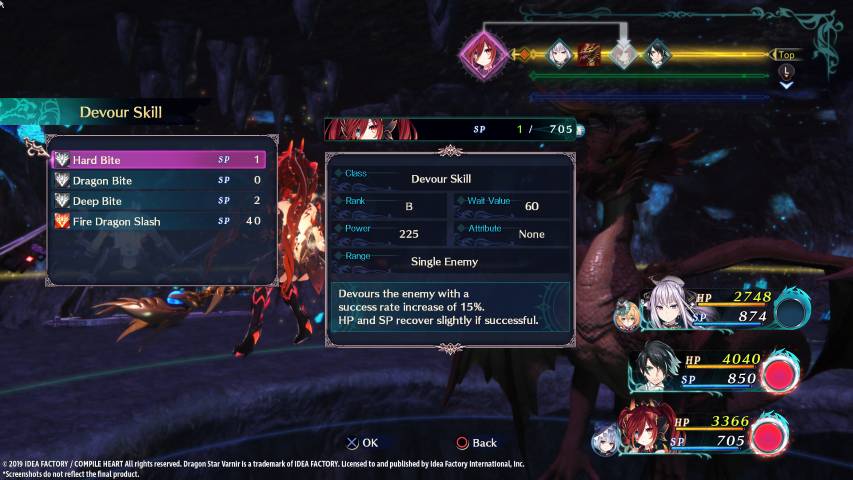Go back to the previous menu
853x480 pixels.
476,443
